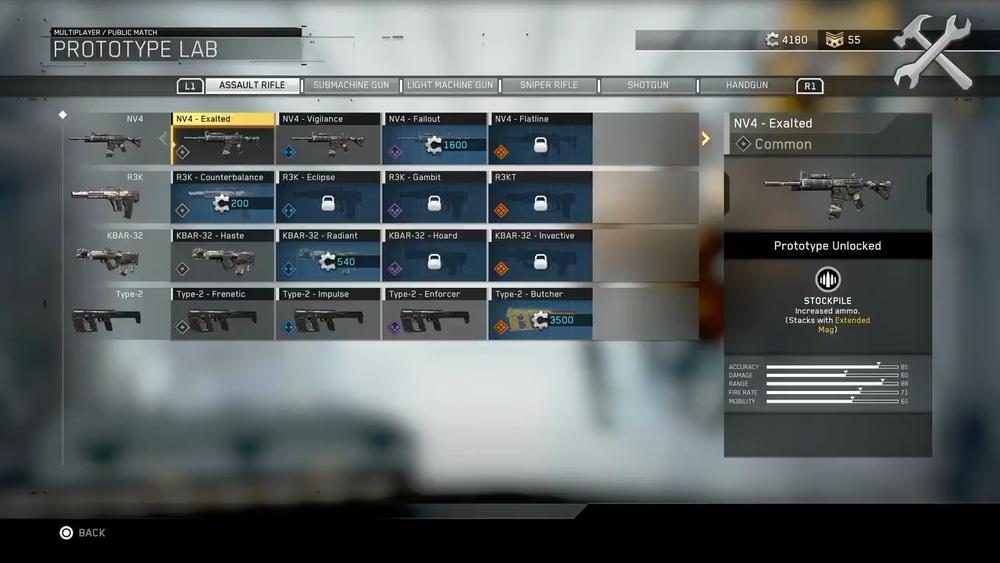
Task: Switch to the Submachine Gun tab
Action: tap(351, 86)
